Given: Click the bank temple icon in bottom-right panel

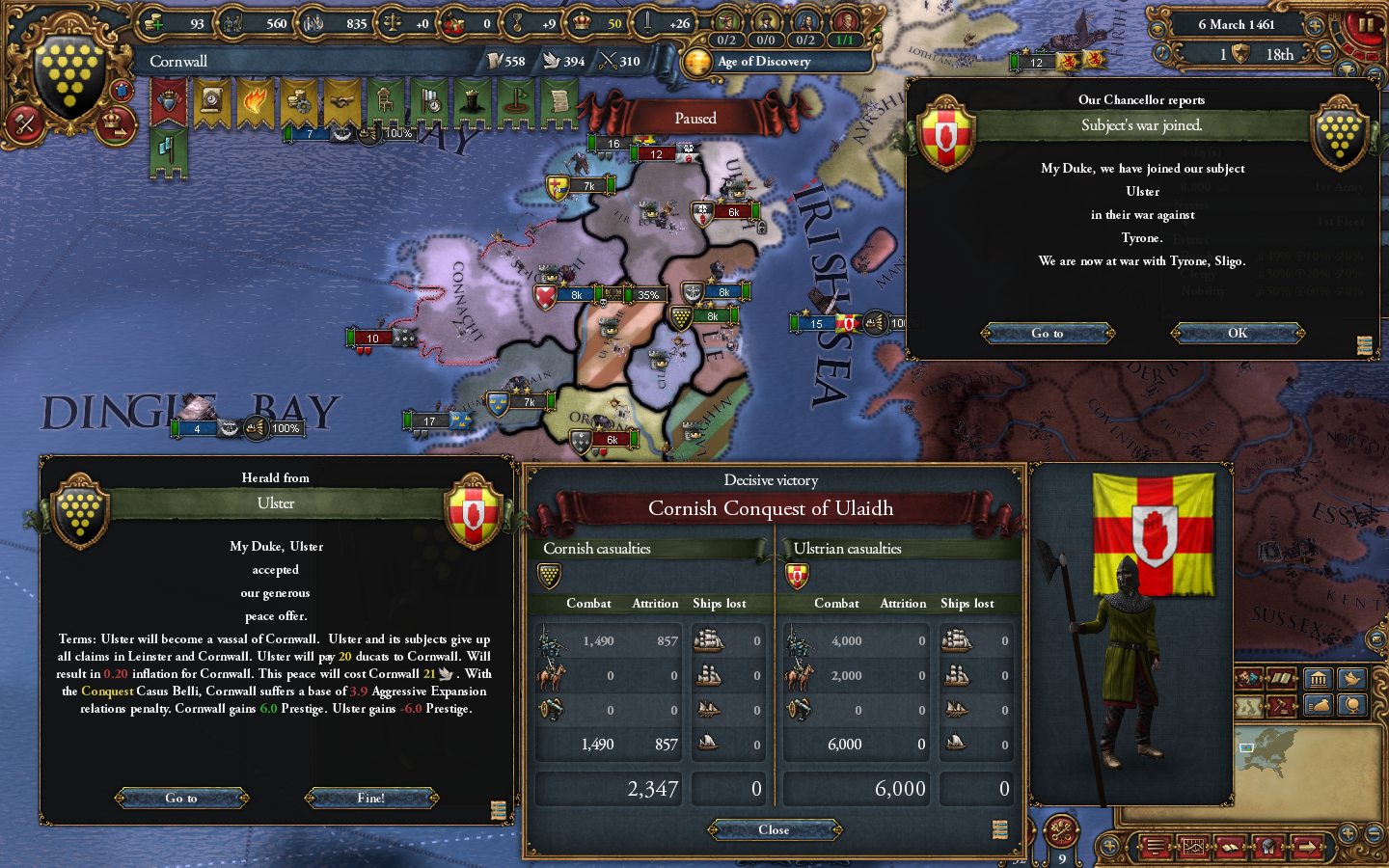Looking at the screenshot, I should point(1318,678).
